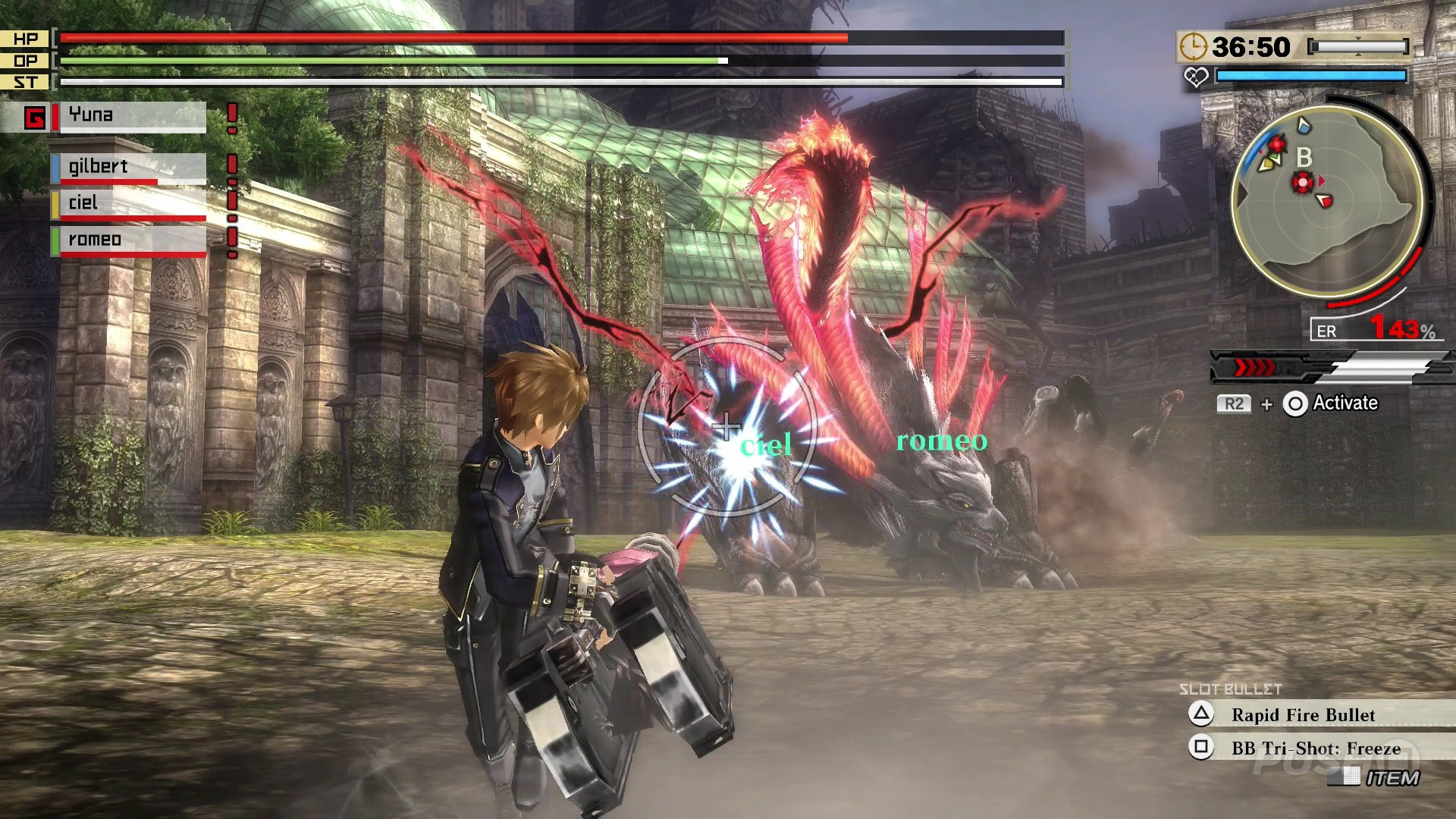Click the red target marker on minimap
This screenshot has height=819, width=1456.
click(x=1303, y=183)
